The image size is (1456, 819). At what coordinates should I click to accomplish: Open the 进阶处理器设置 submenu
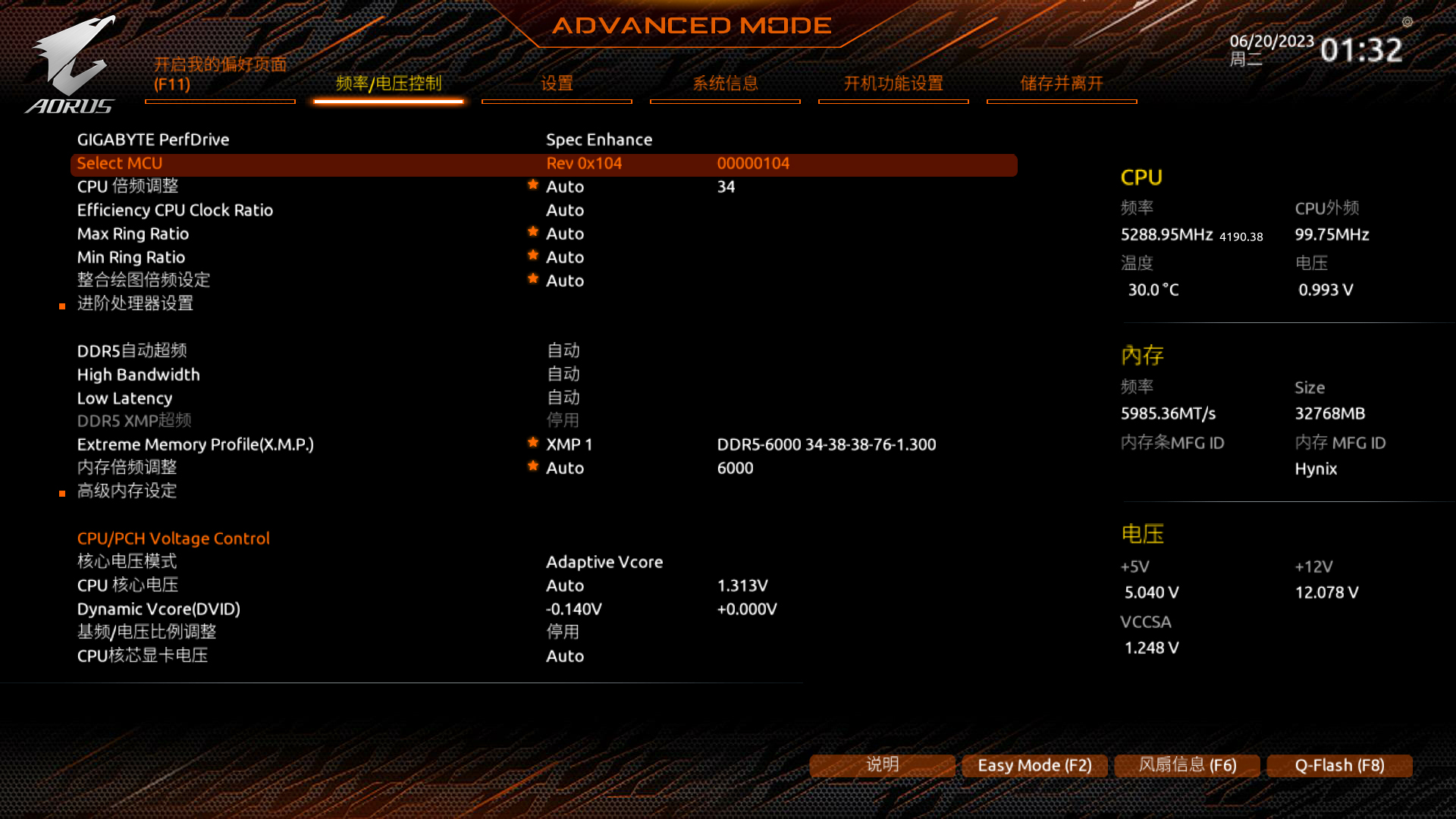click(x=135, y=303)
